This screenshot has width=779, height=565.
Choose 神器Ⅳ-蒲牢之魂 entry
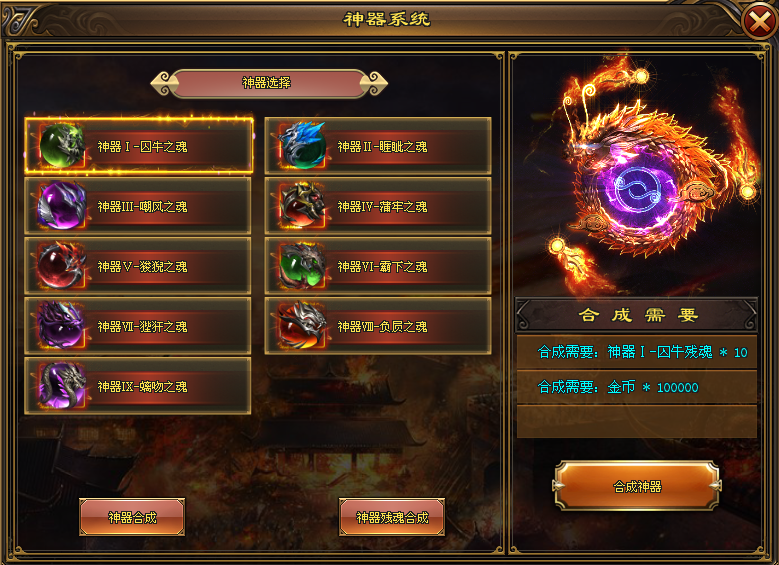378,207
